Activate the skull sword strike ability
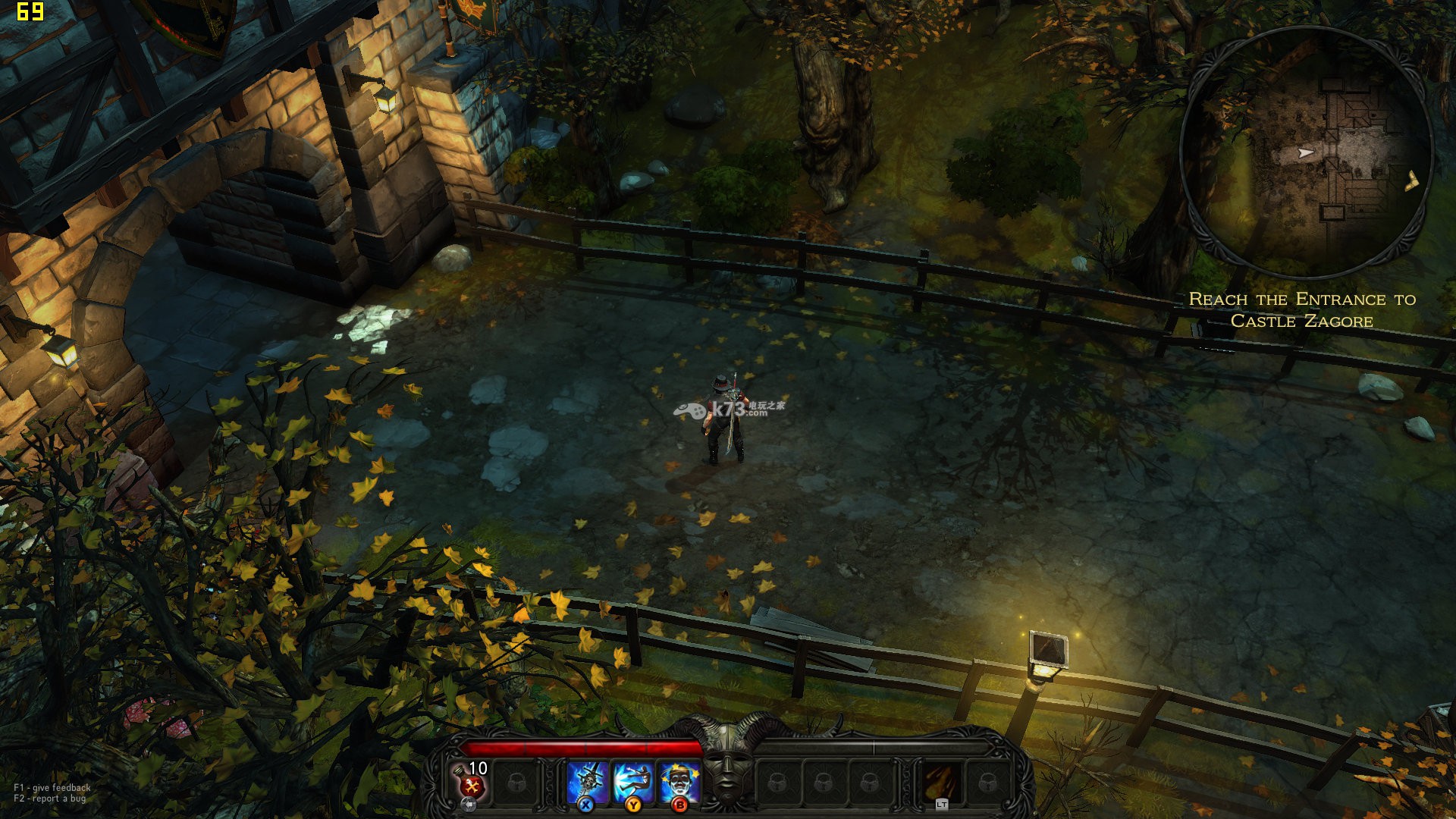 click(588, 781)
